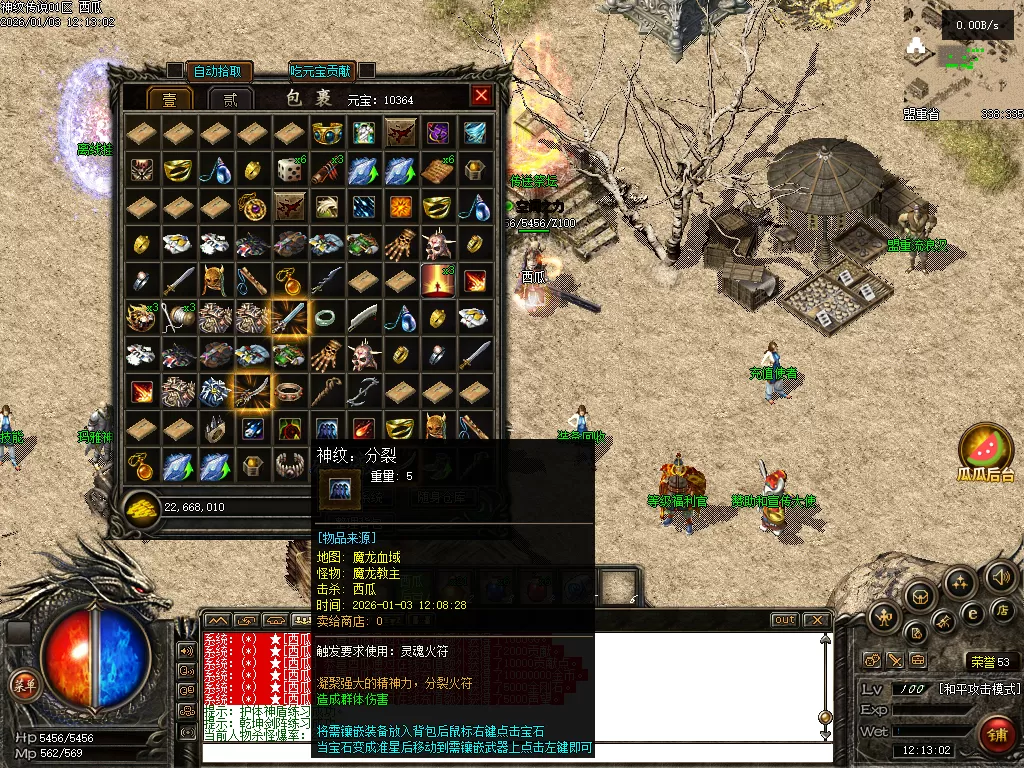Click the red 铺 stall button
This screenshot has width=1024, height=768.
click(x=996, y=735)
